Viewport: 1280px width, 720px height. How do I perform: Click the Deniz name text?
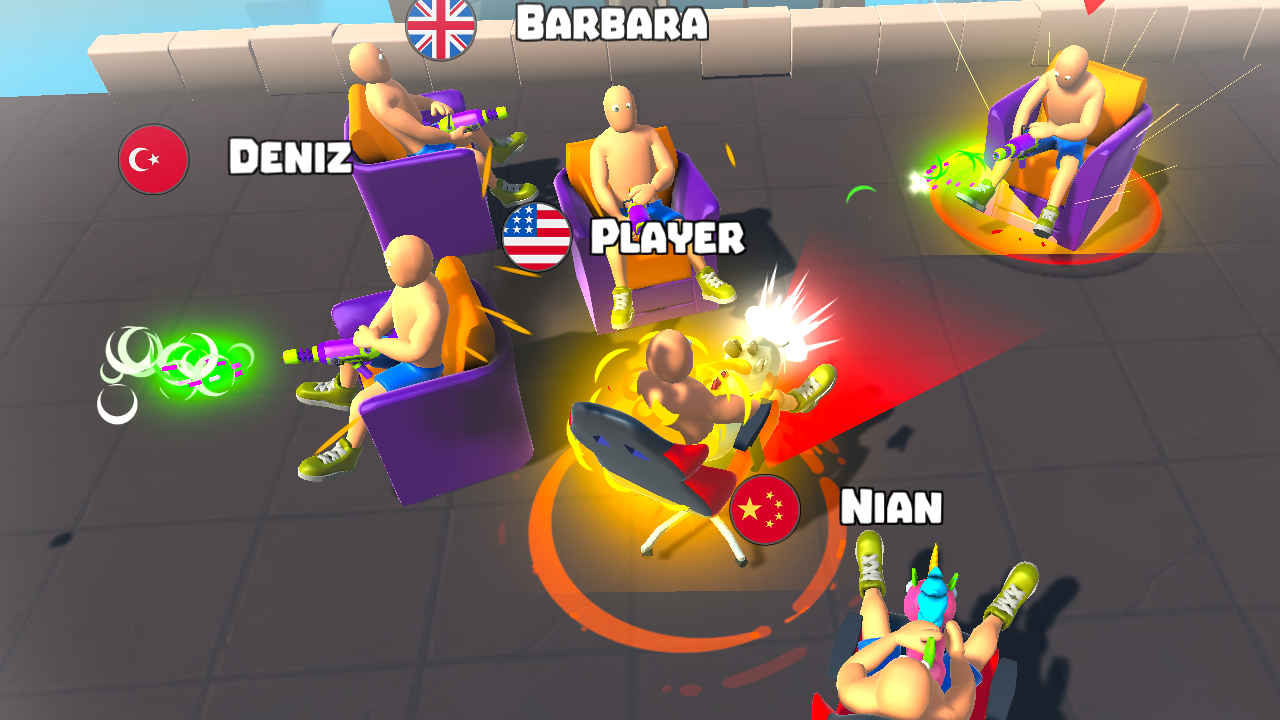[291, 156]
